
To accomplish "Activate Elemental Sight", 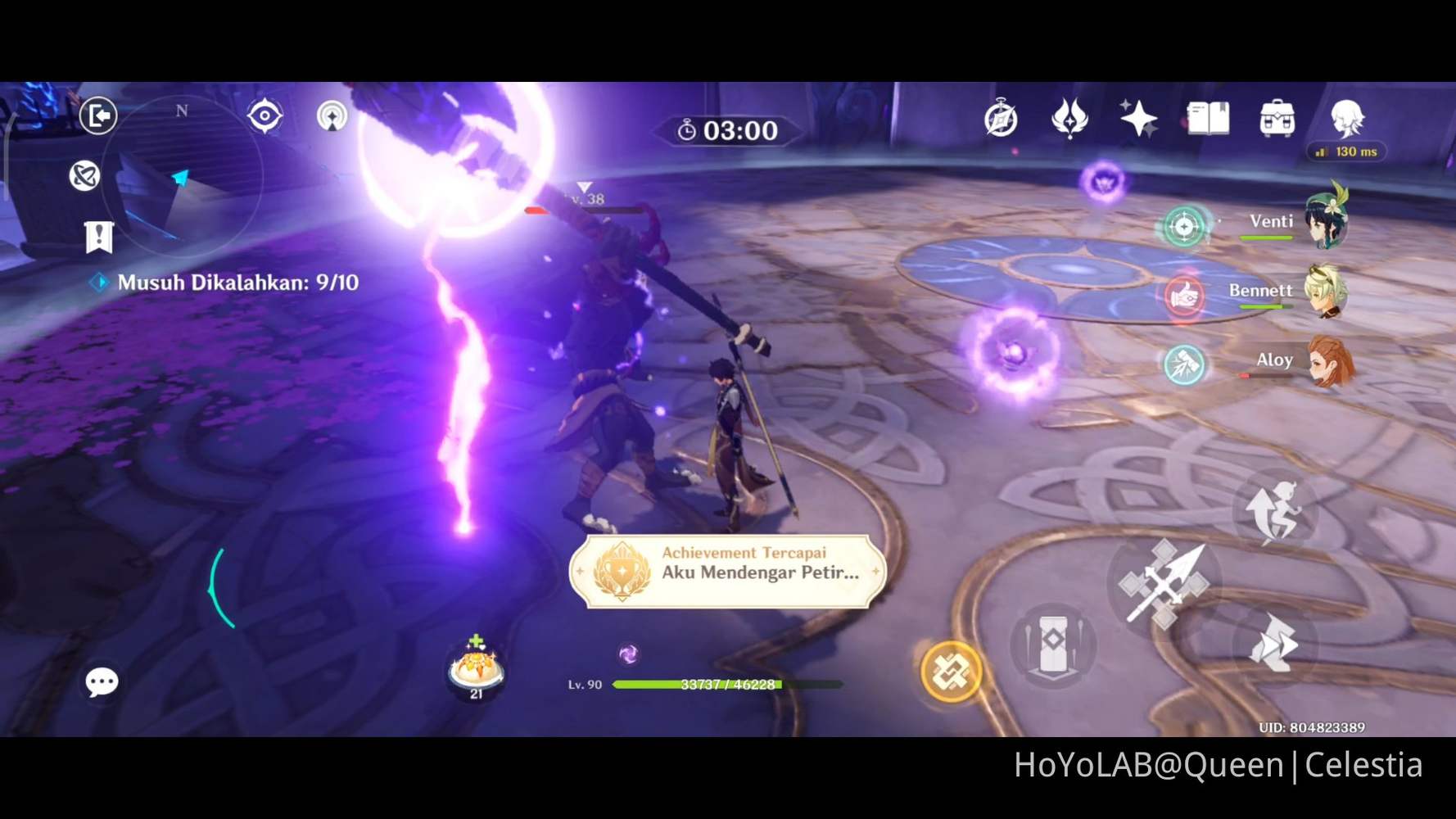I will point(264,117).
